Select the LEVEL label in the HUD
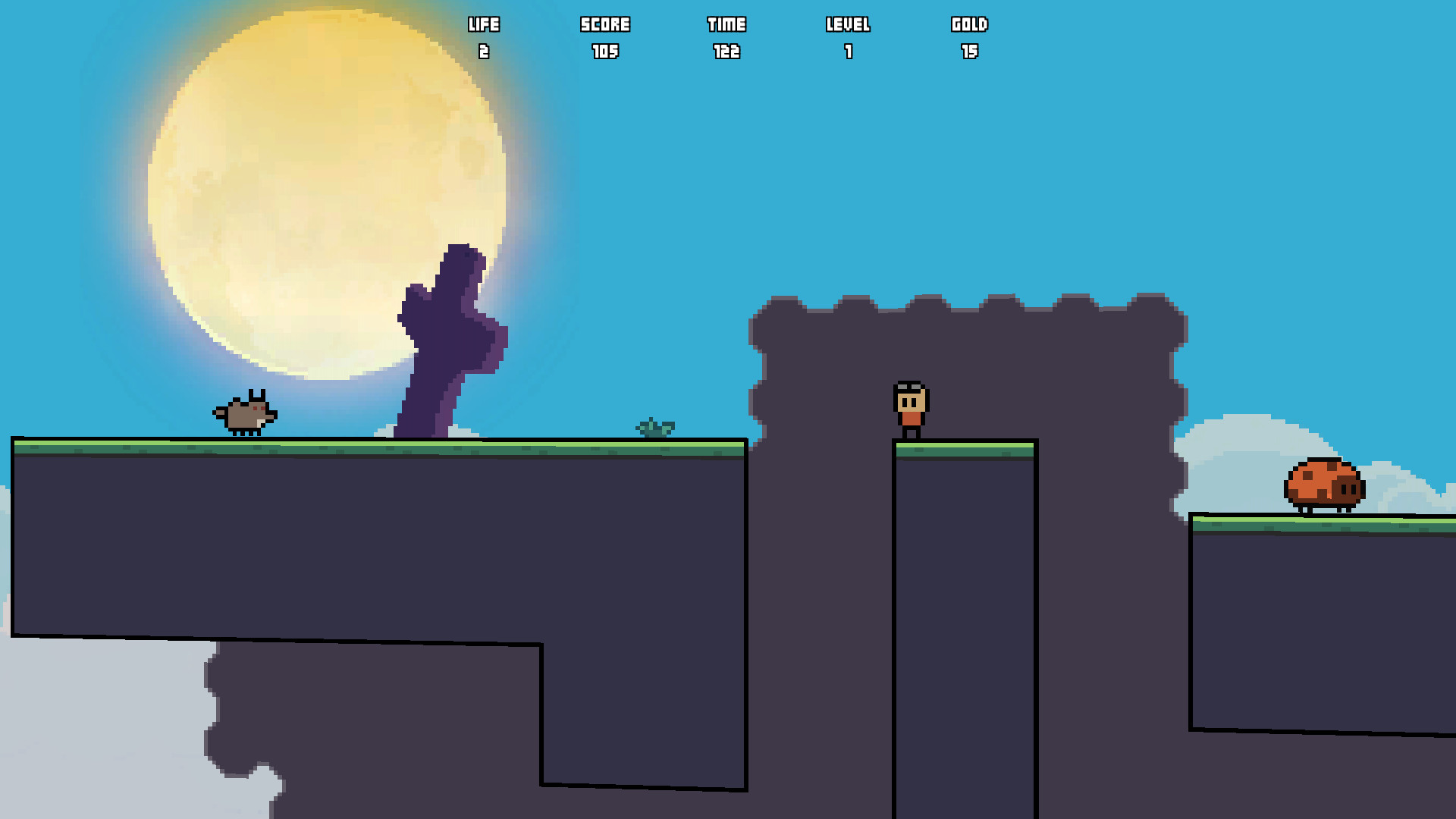Viewport: 1456px width, 819px height. tap(849, 24)
